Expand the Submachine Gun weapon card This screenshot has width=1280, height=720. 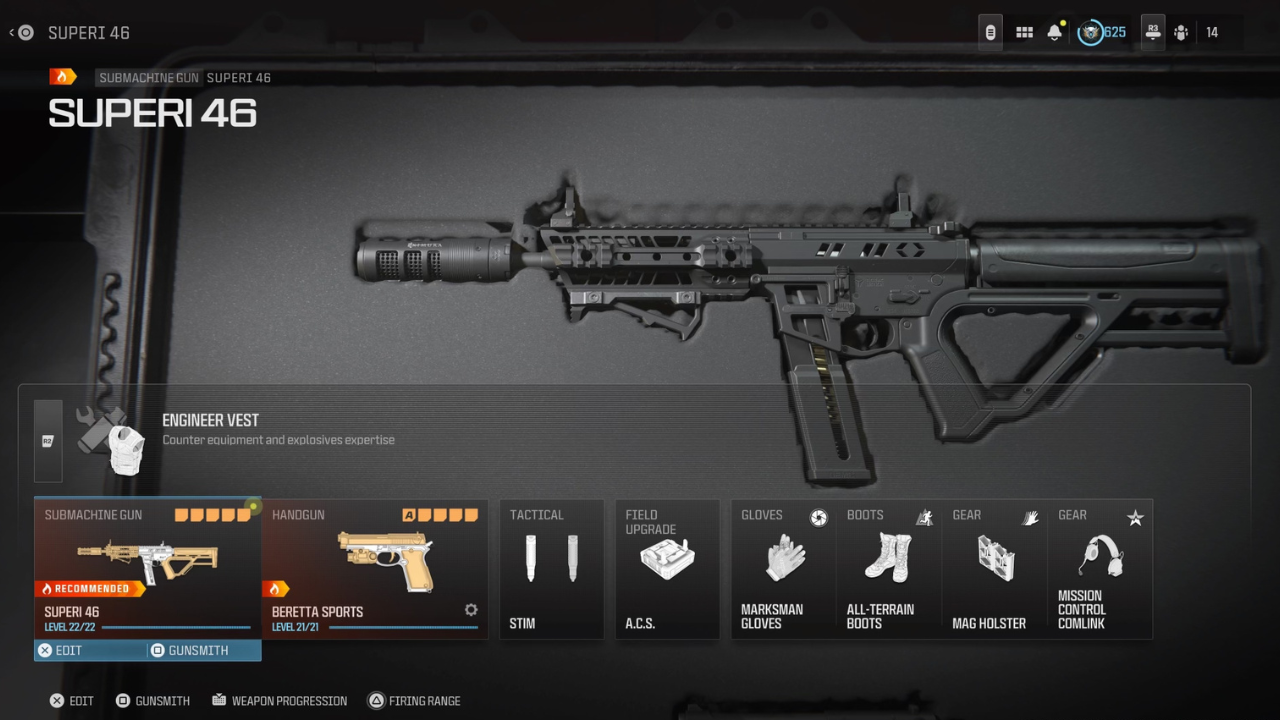[x=147, y=560]
